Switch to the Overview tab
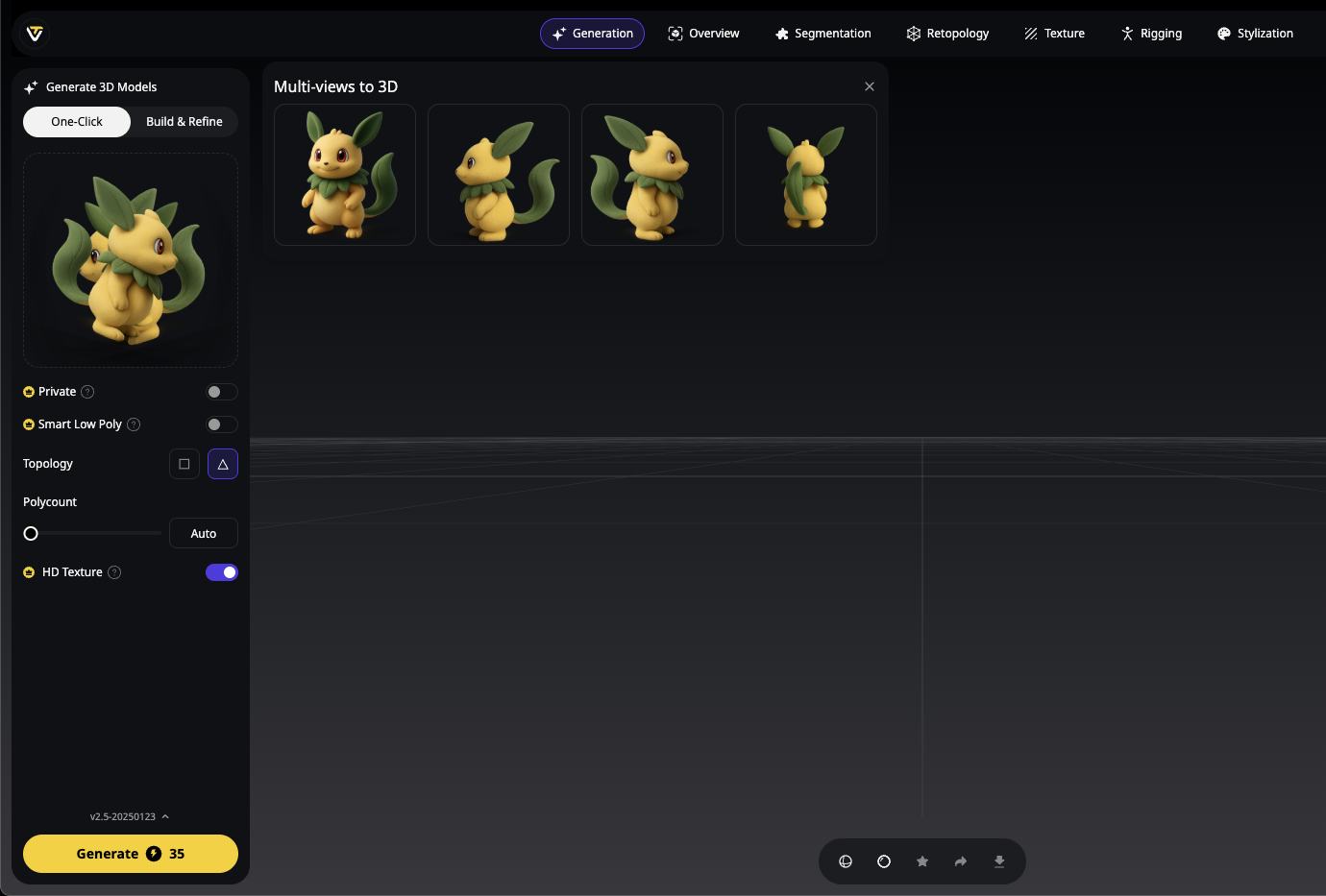This screenshot has width=1326, height=896. (x=703, y=33)
